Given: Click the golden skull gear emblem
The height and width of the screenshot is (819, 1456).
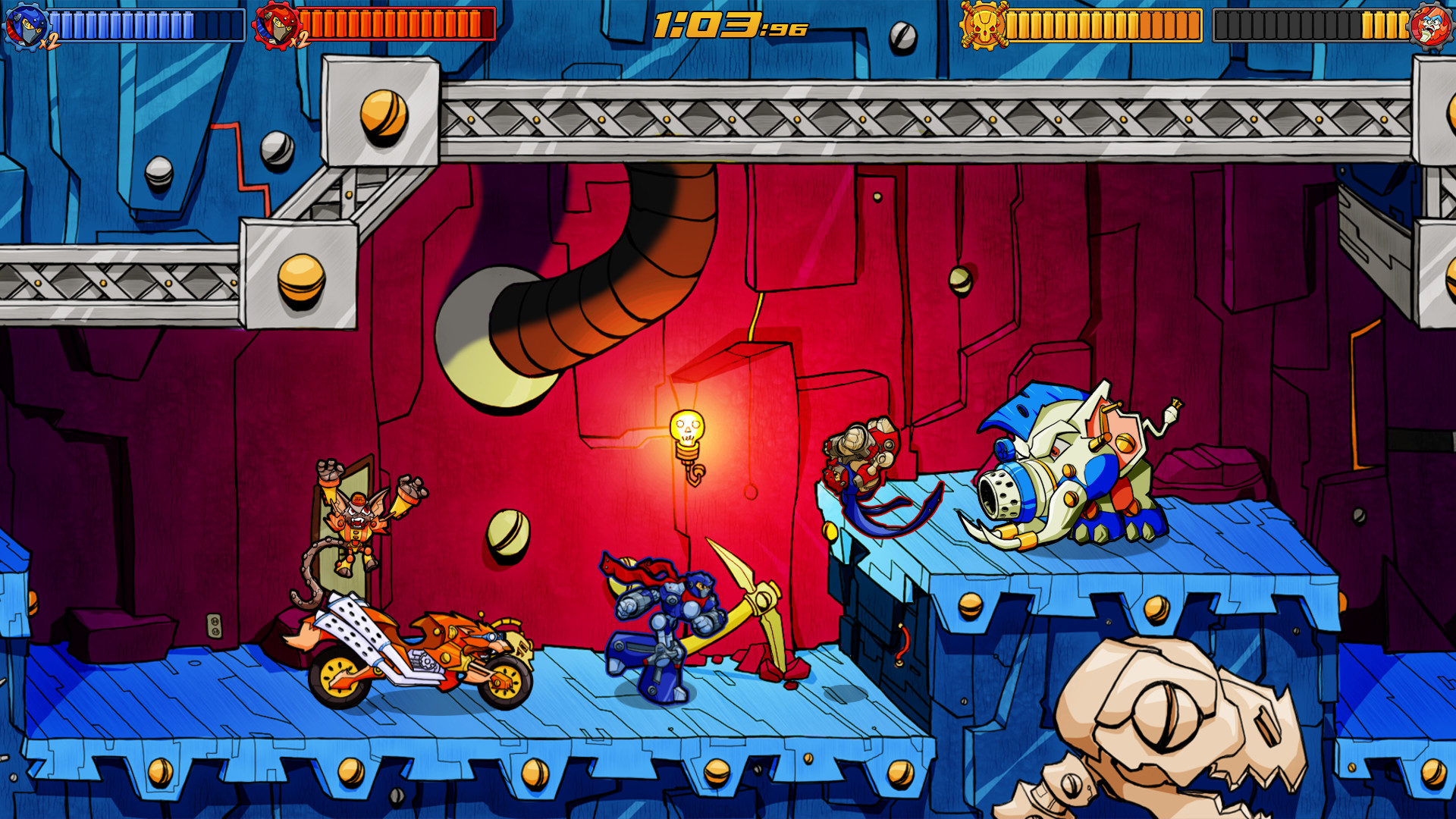Looking at the screenshot, I should tap(984, 25).
